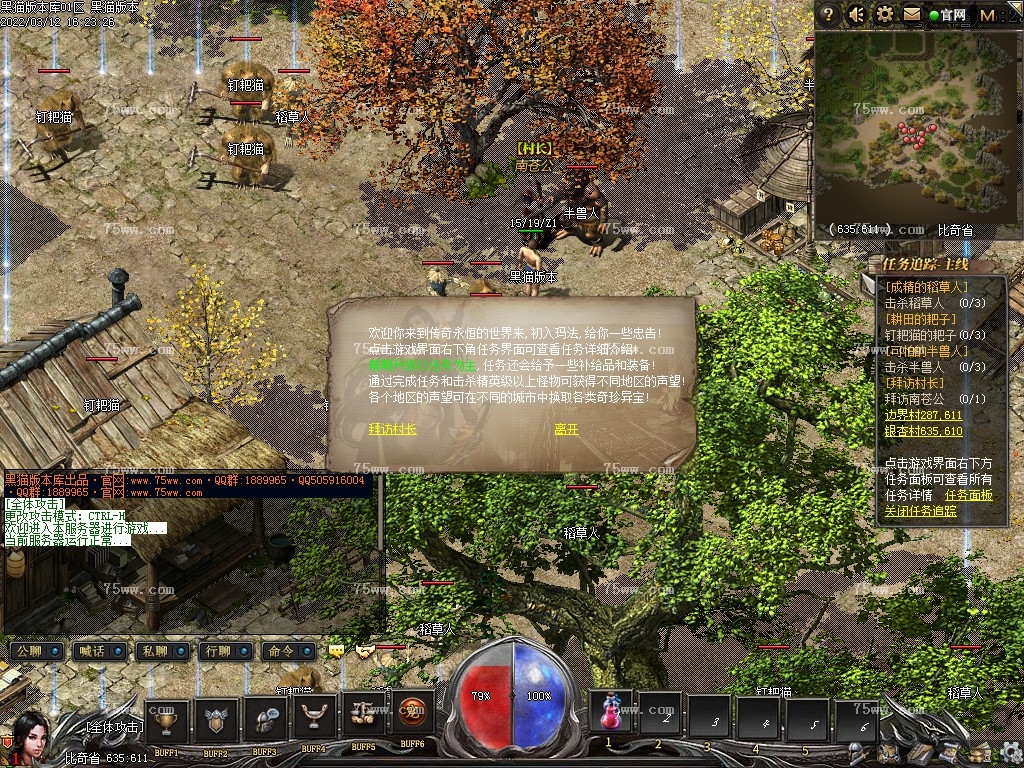Switch to the 喊话 shout channel
Screen dimensions: 1024x768
coord(98,651)
